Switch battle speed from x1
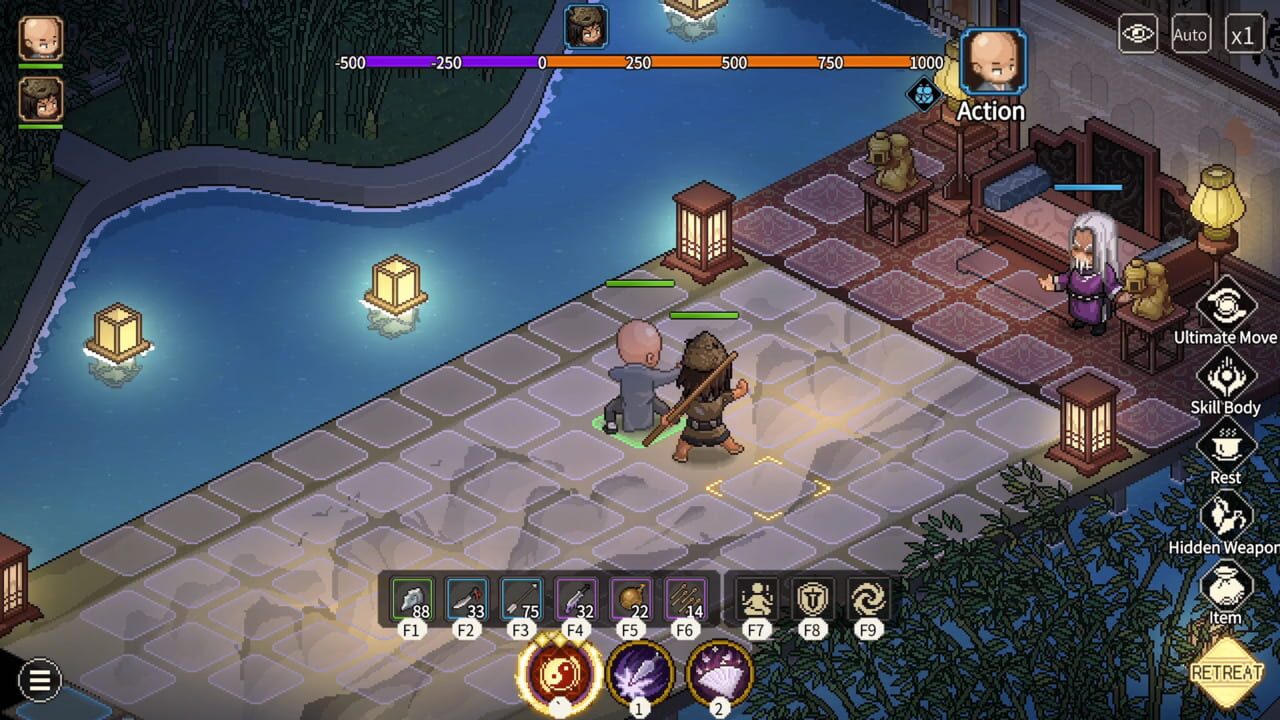The image size is (1280, 720). (1243, 34)
